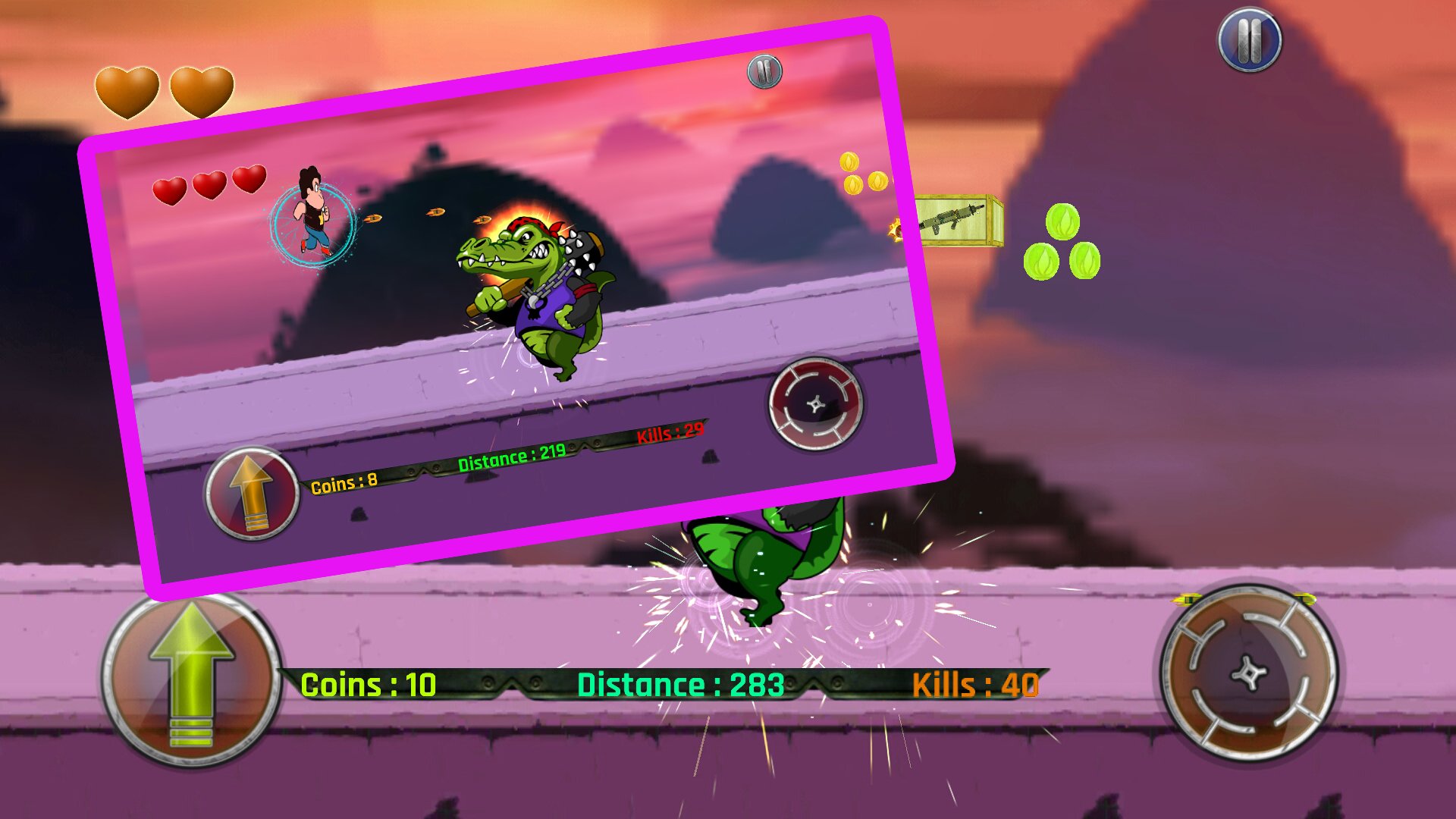Click the Coins : 10 counter label

click(x=367, y=683)
